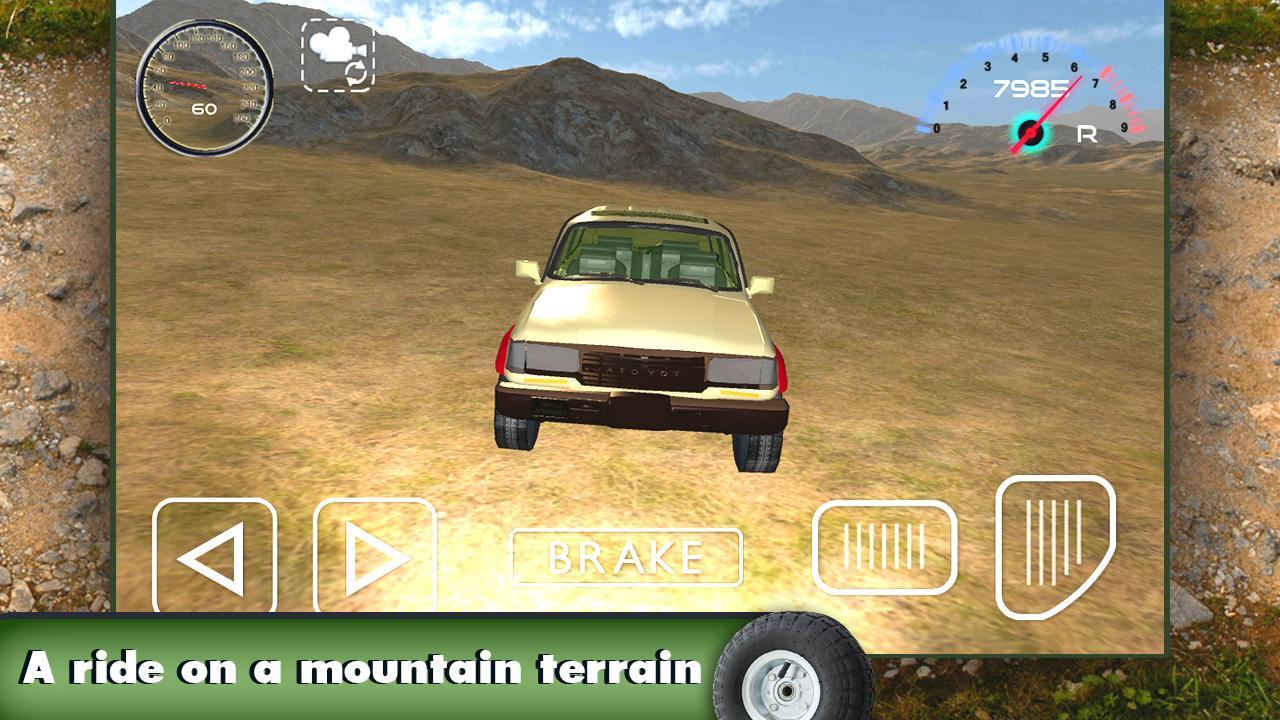Tap the tachometer dial at top right

pos(1030,90)
